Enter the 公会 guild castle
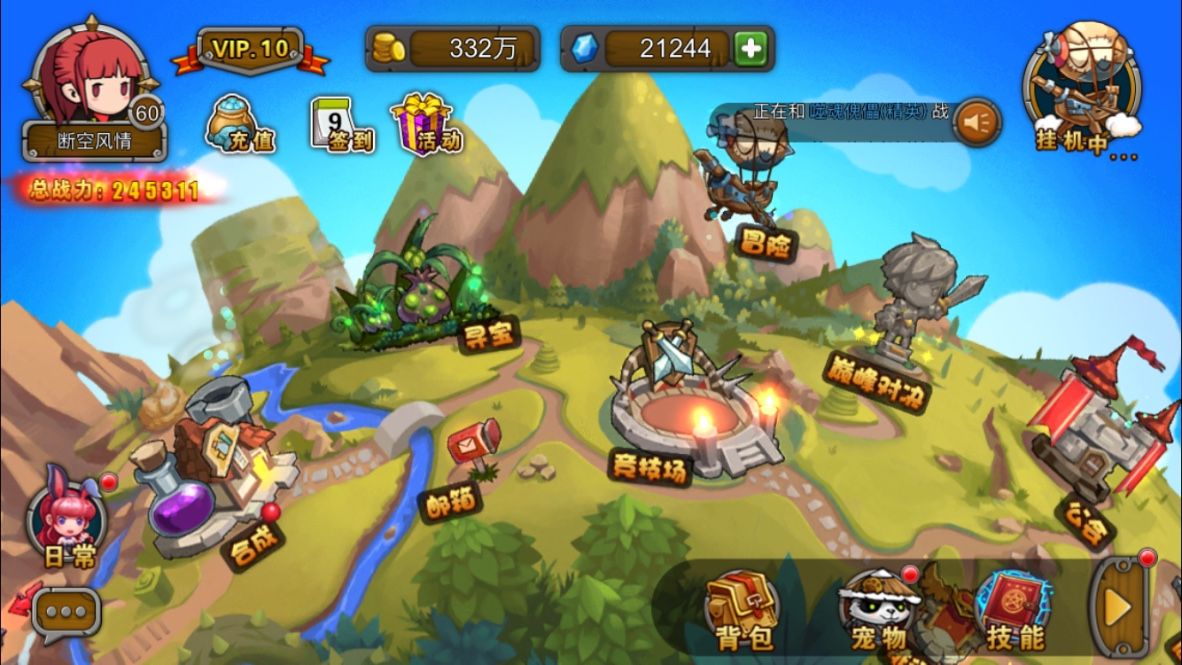This screenshot has height=665, width=1182. (x=1095, y=430)
